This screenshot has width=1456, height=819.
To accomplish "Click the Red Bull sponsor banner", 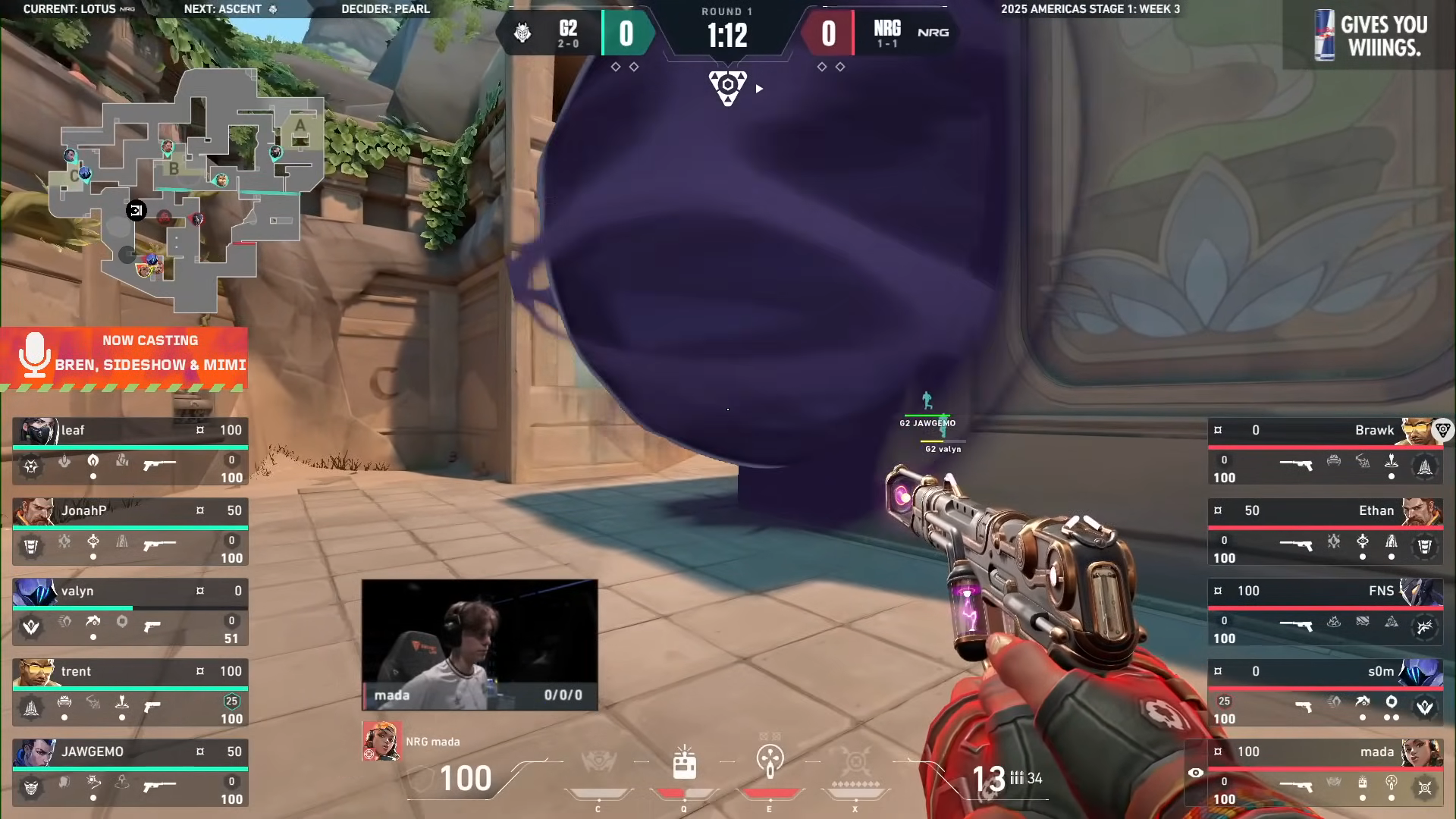I will pos(1370,36).
